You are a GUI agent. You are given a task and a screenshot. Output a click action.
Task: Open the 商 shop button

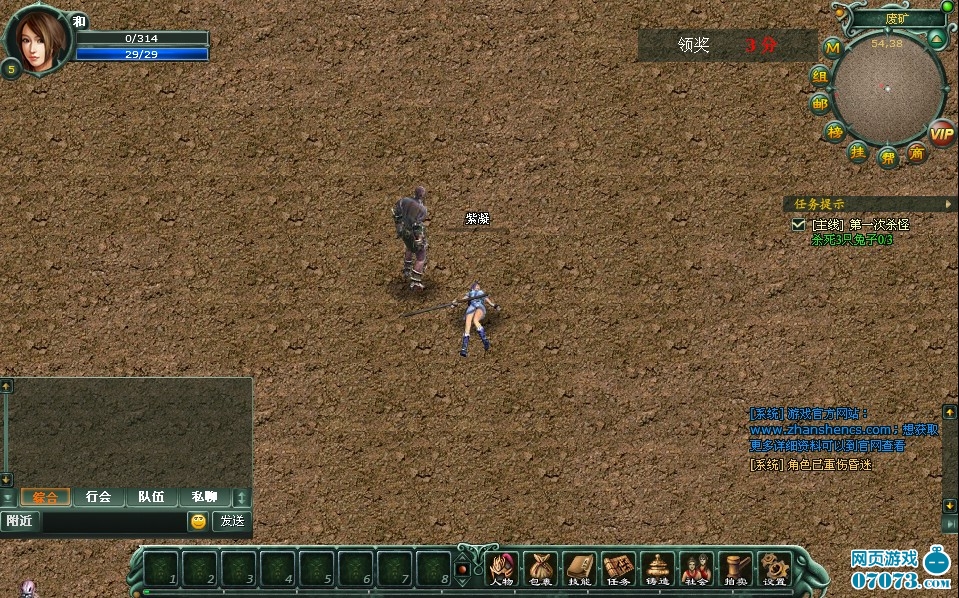(x=916, y=153)
